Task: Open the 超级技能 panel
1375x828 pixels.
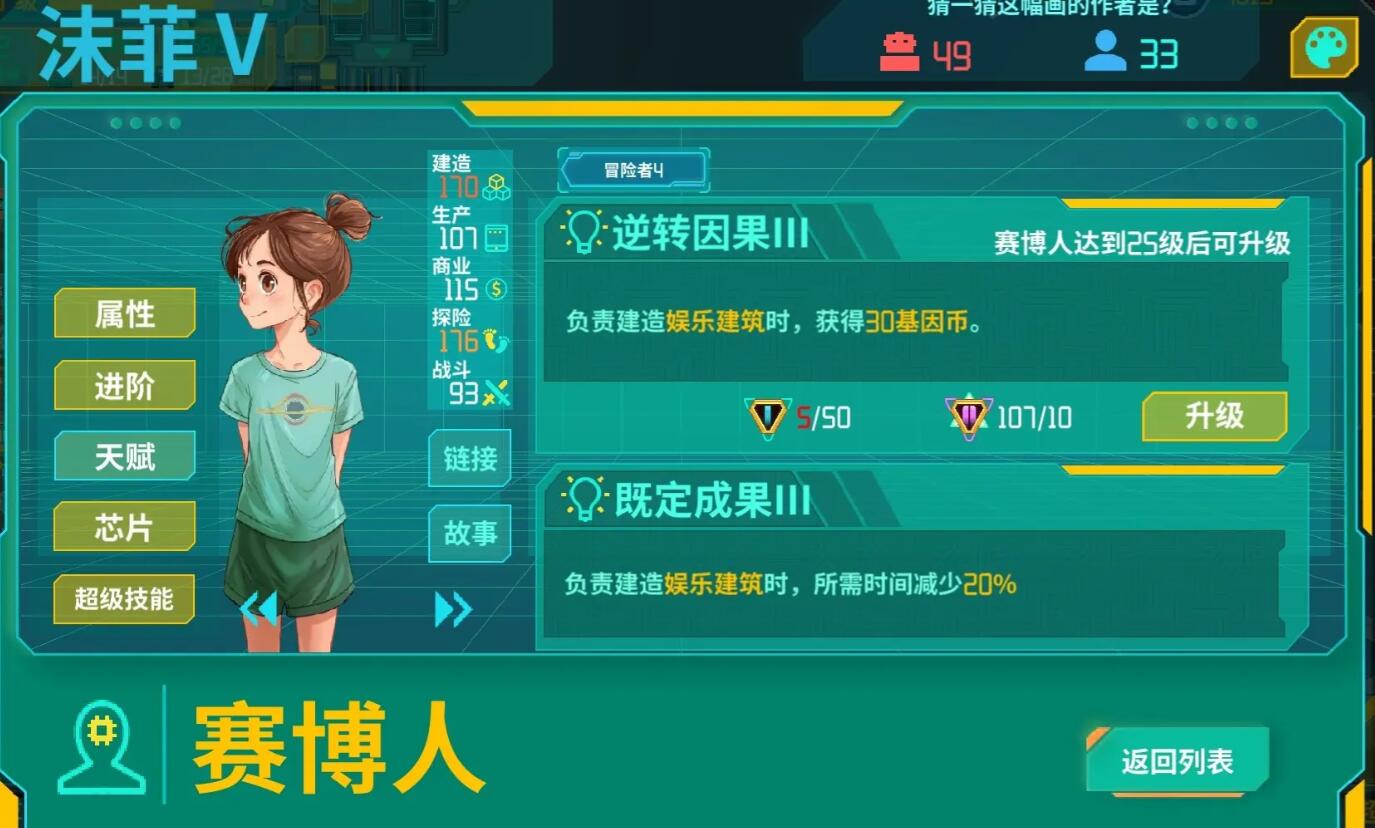Action: (x=124, y=600)
